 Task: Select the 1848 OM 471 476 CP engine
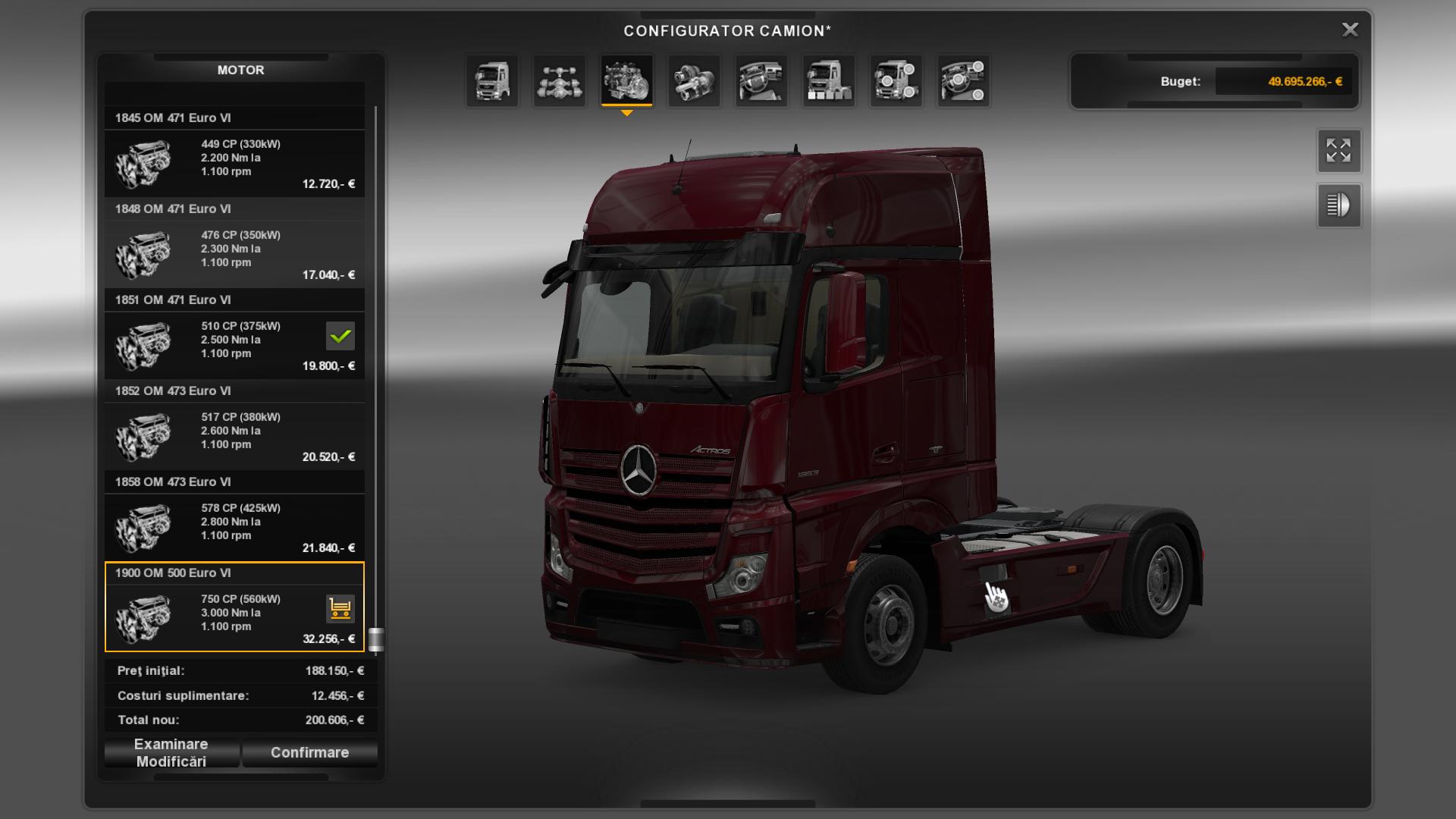[x=234, y=254]
